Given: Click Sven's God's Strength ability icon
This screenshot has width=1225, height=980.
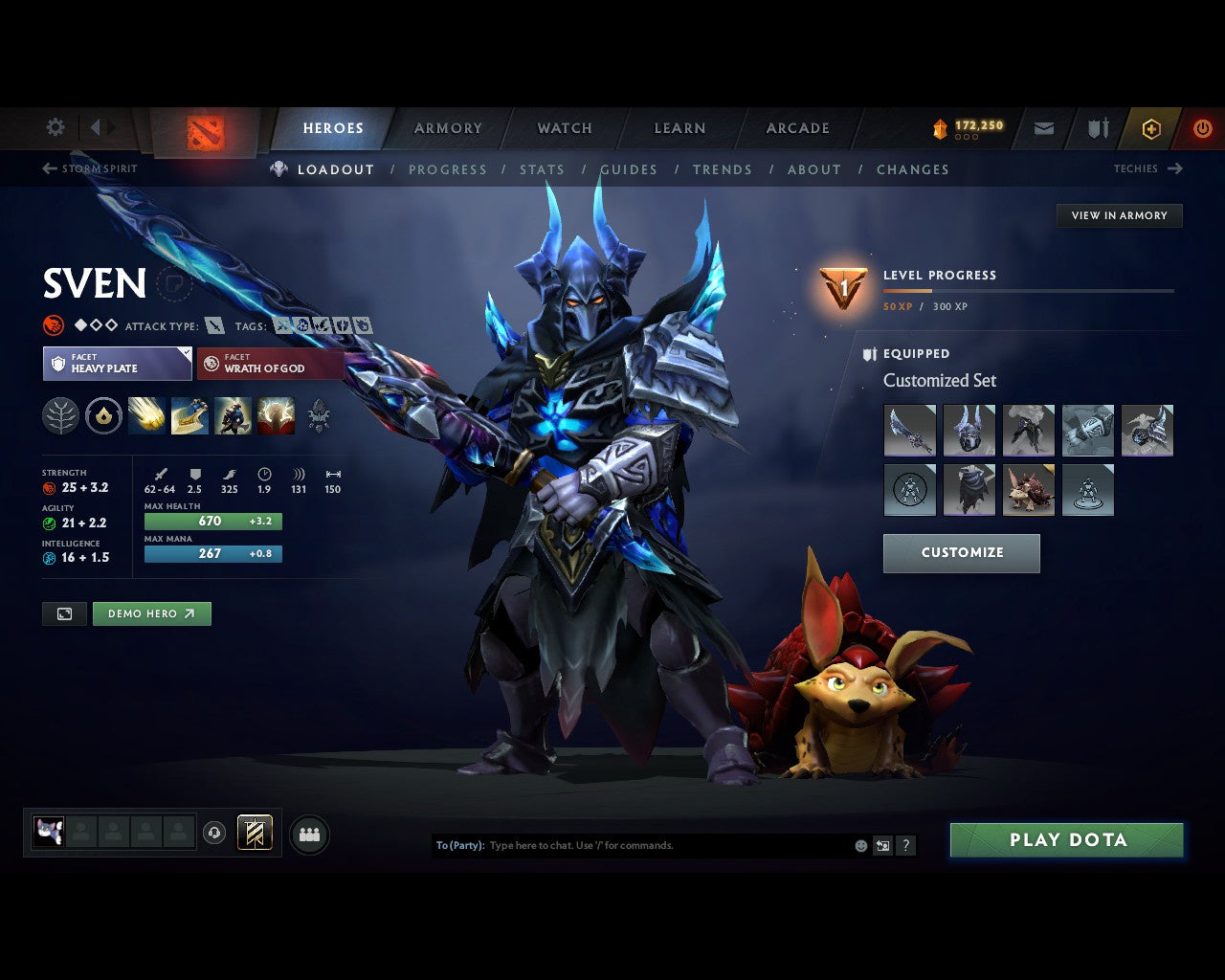Looking at the screenshot, I should coord(276,415).
